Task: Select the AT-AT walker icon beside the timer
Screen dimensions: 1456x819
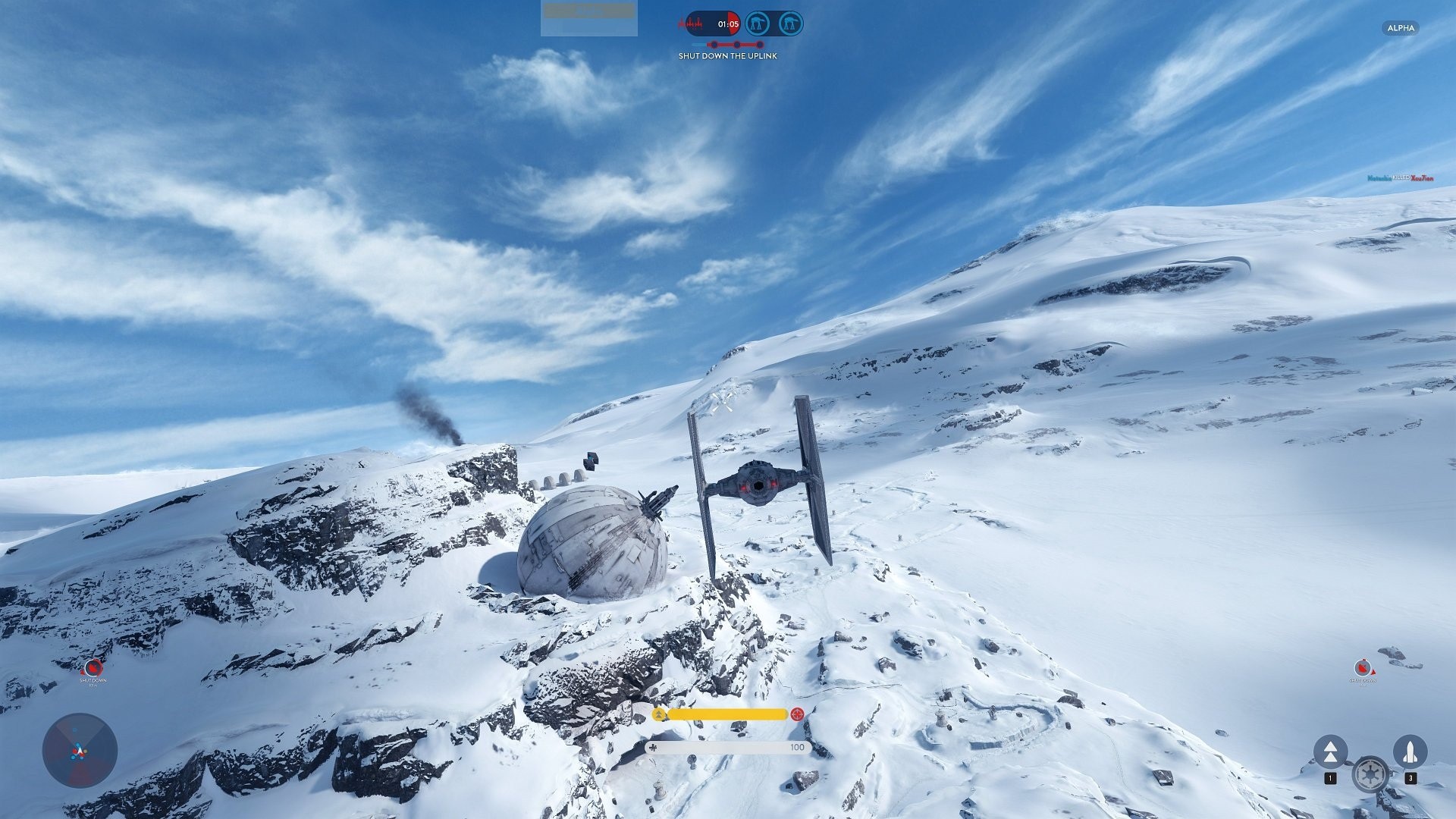Action: 758,24
